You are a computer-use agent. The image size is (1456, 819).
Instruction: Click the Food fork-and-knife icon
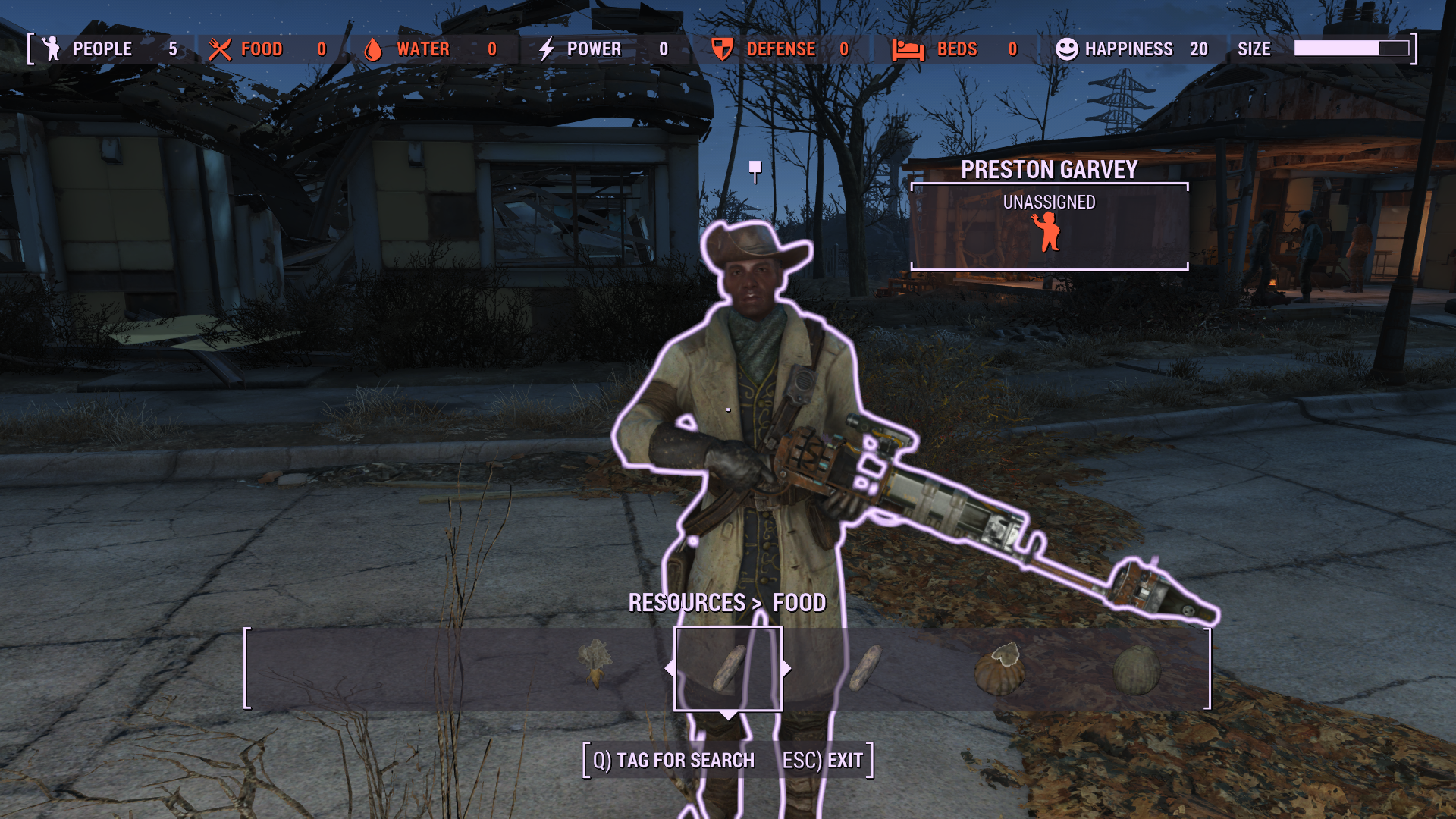click(x=220, y=49)
